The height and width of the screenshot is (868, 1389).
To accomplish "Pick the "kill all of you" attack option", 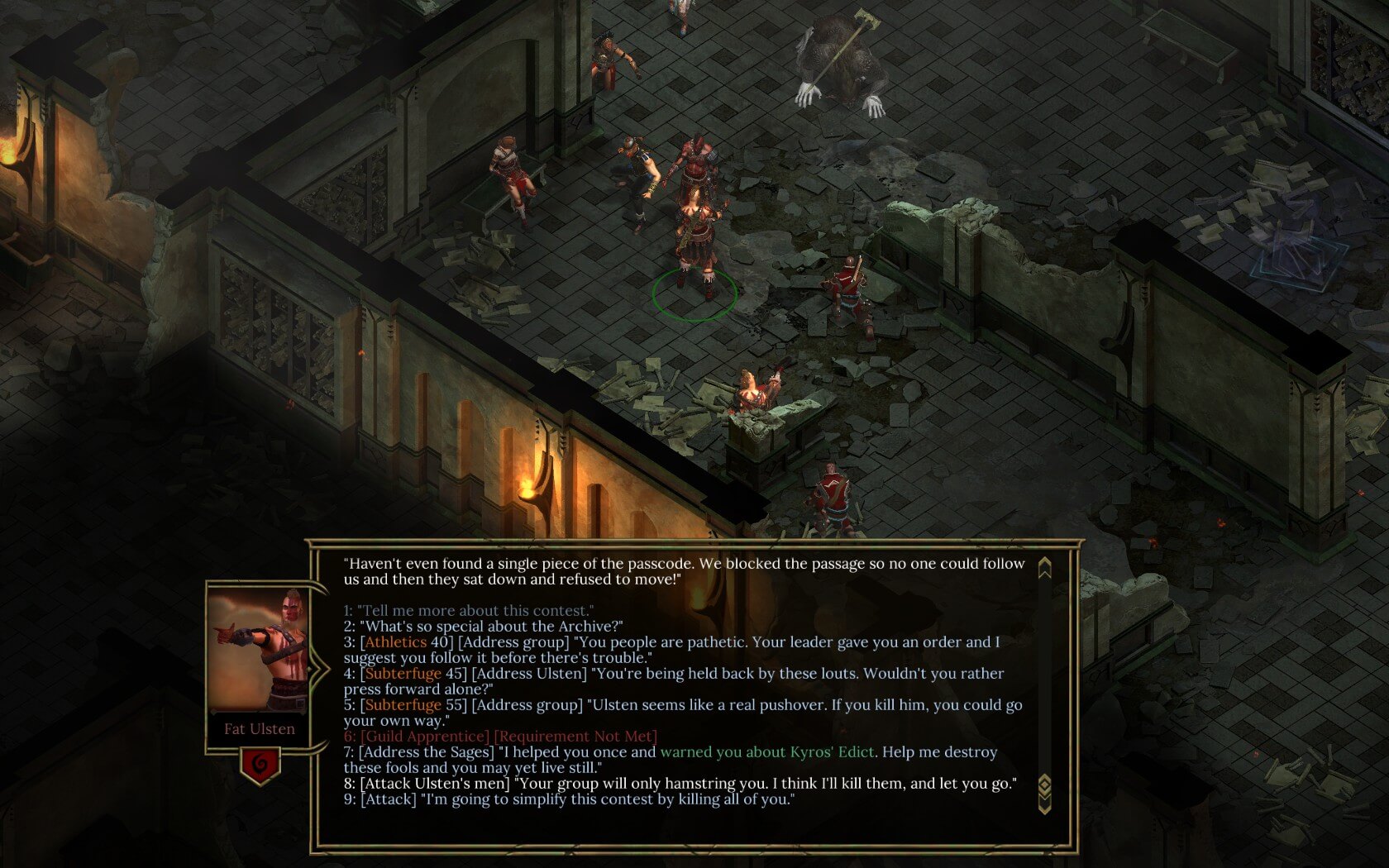I will point(570,799).
